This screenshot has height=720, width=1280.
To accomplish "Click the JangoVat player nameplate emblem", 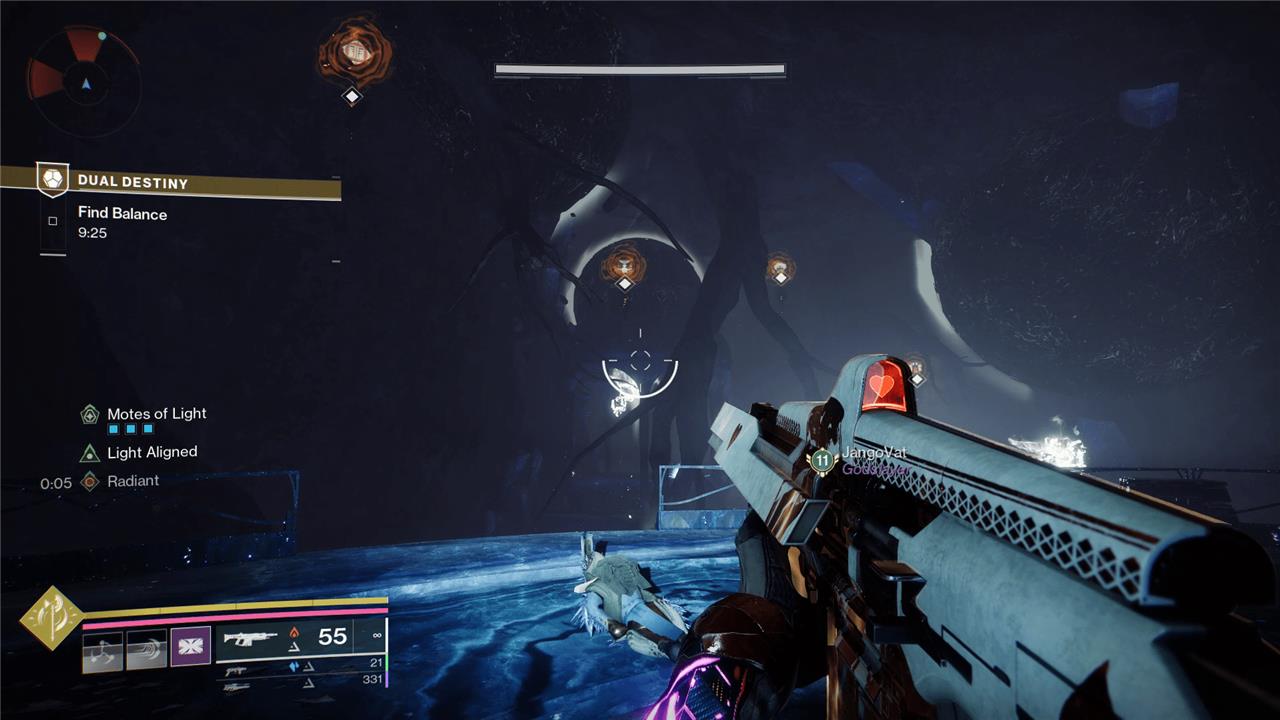I will tap(822, 460).
